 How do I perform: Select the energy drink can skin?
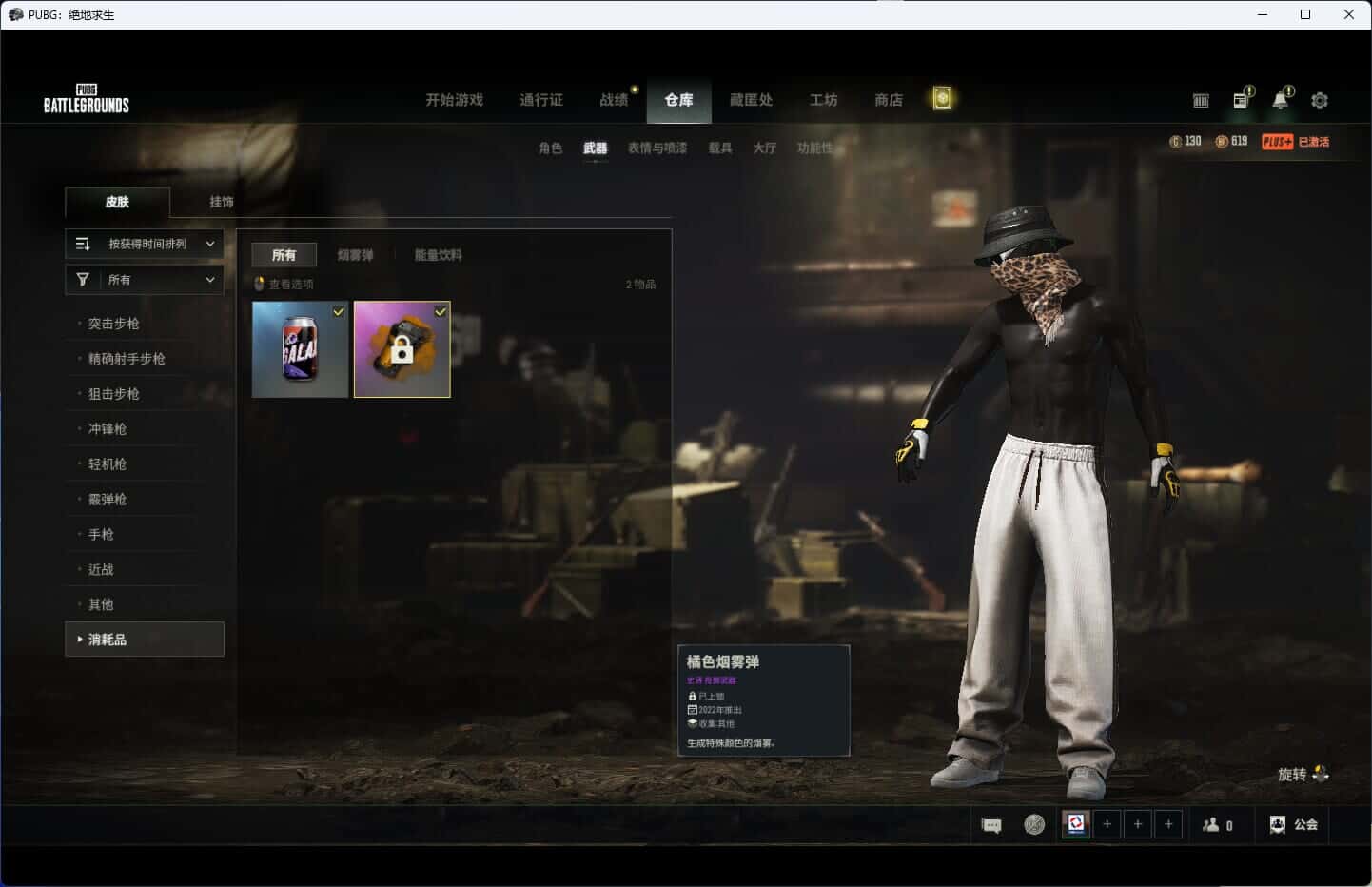[300, 349]
